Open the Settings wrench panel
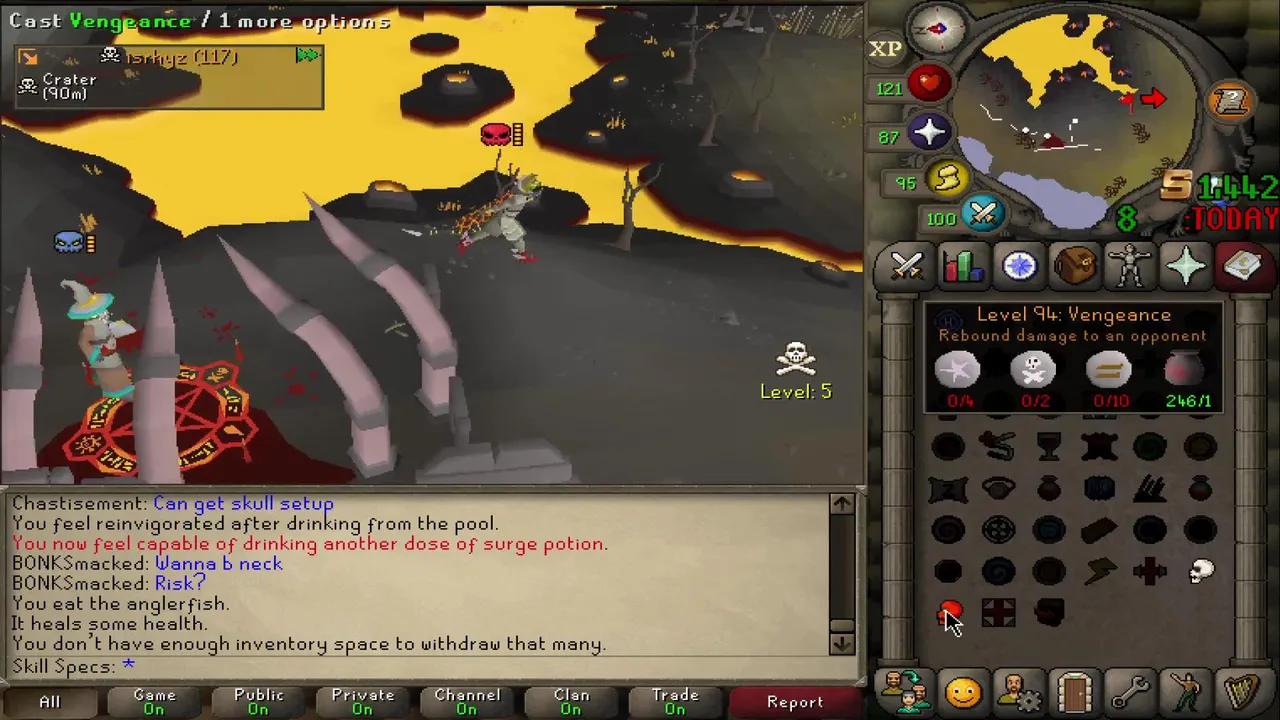The width and height of the screenshot is (1280, 720). click(1130, 690)
